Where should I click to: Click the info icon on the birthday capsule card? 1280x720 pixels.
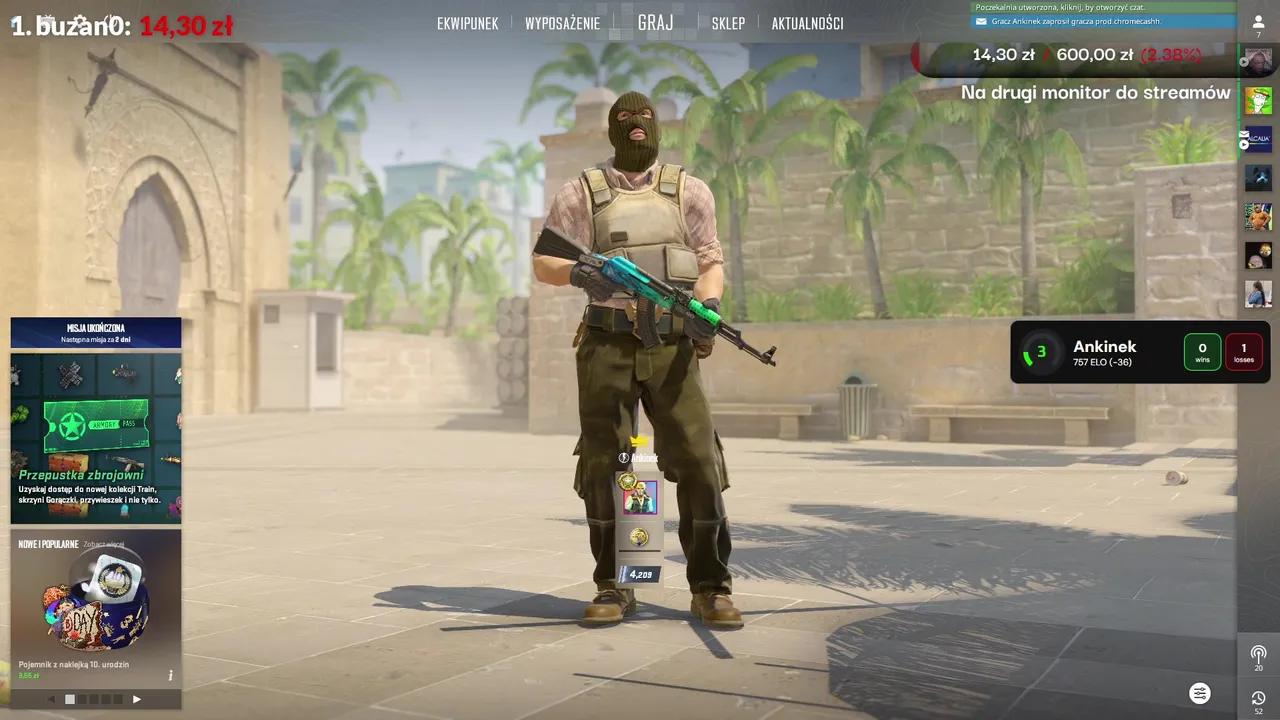point(172,674)
